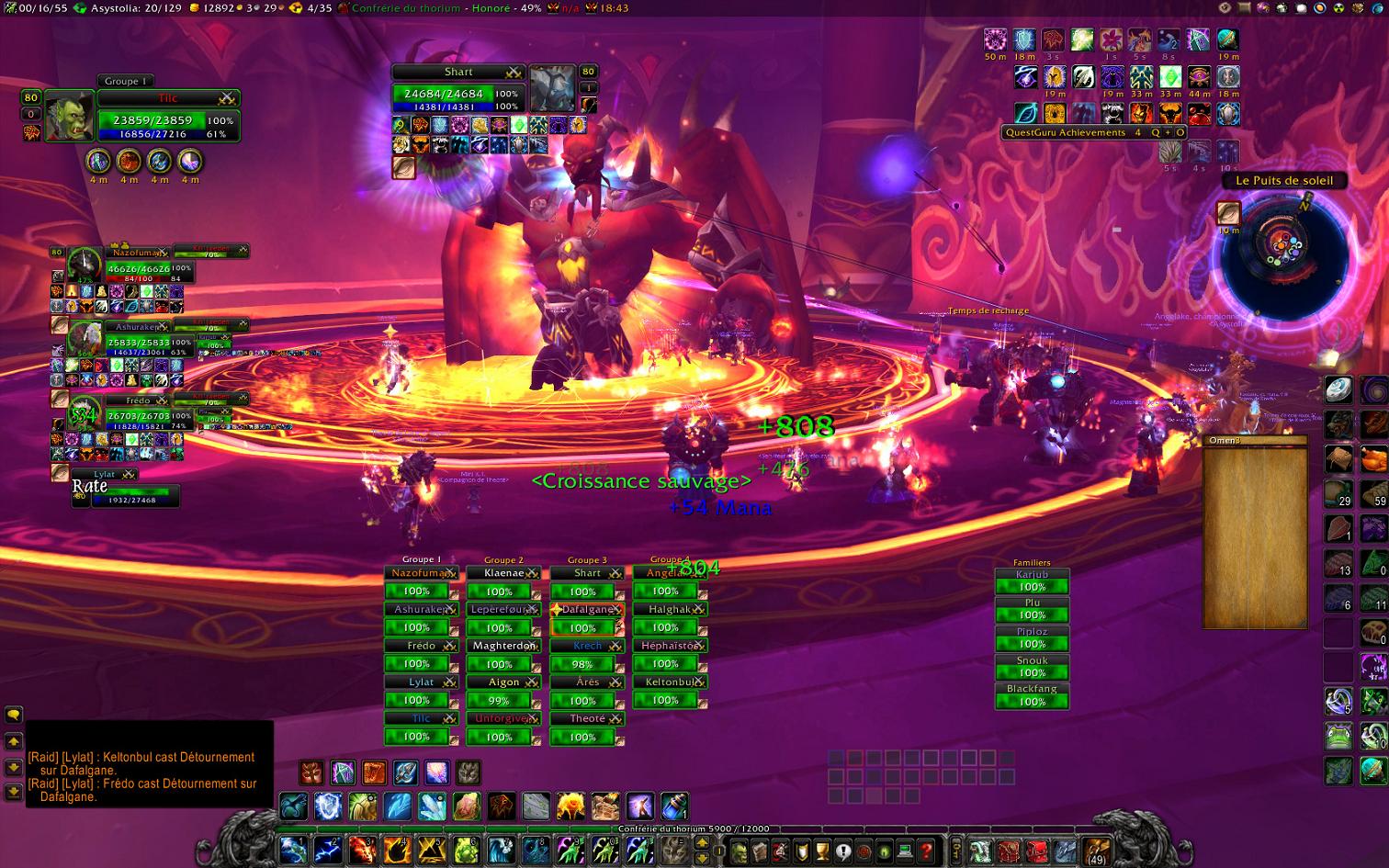Open the help menu red question mark icon

tap(926, 852)
